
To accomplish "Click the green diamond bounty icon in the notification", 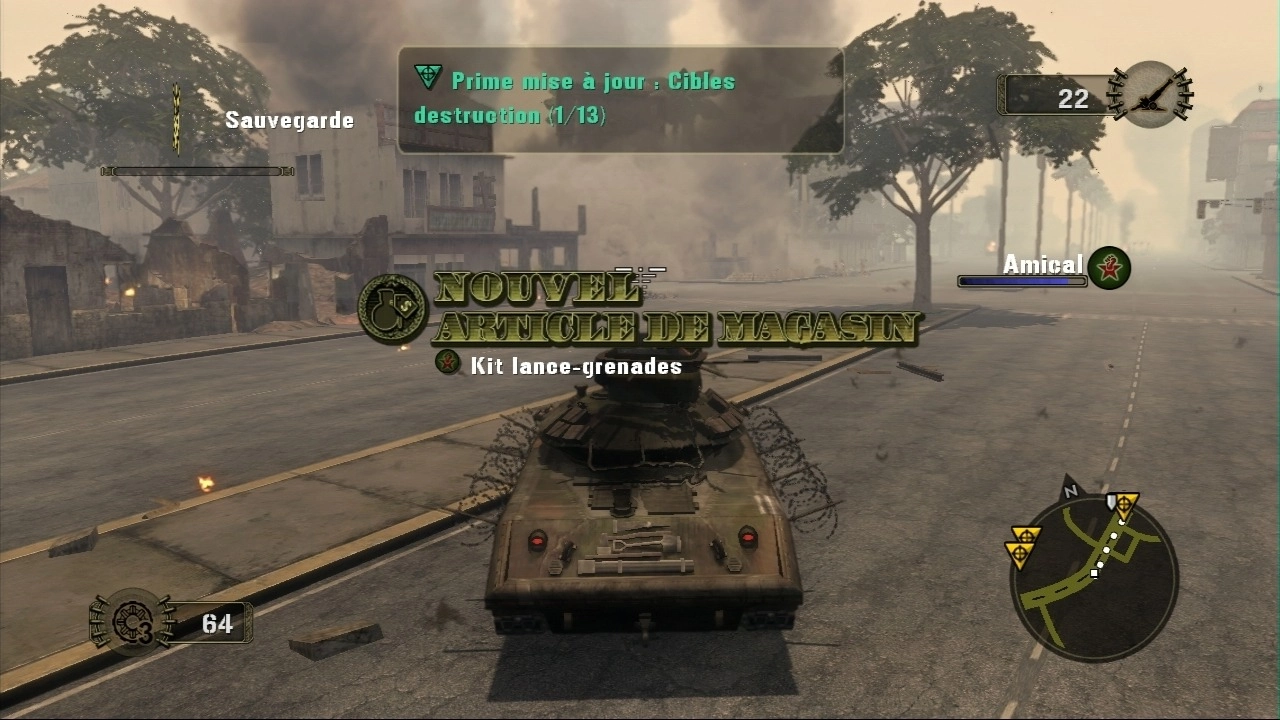I will point(428,74).
